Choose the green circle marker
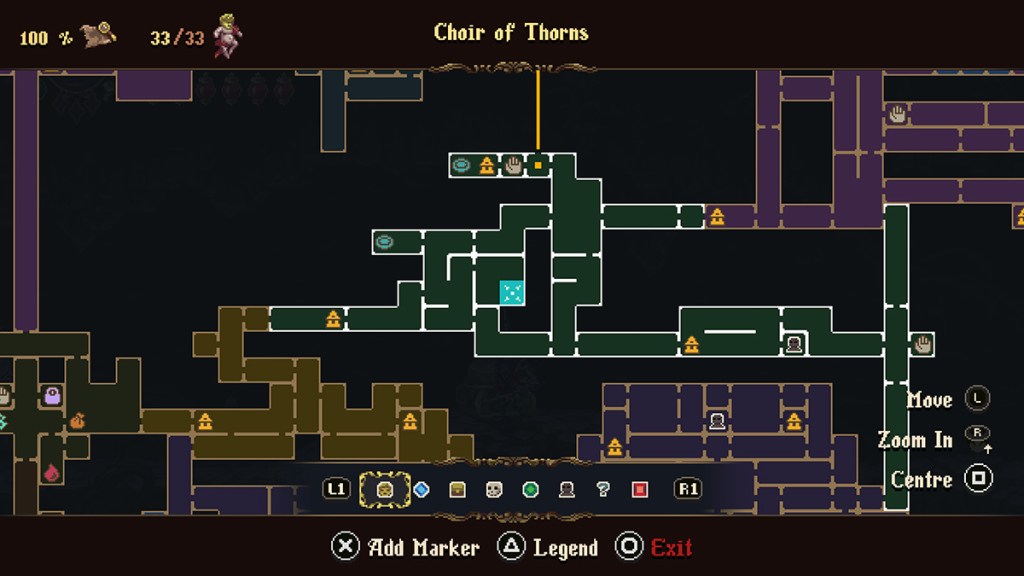 tap(530, 489)
